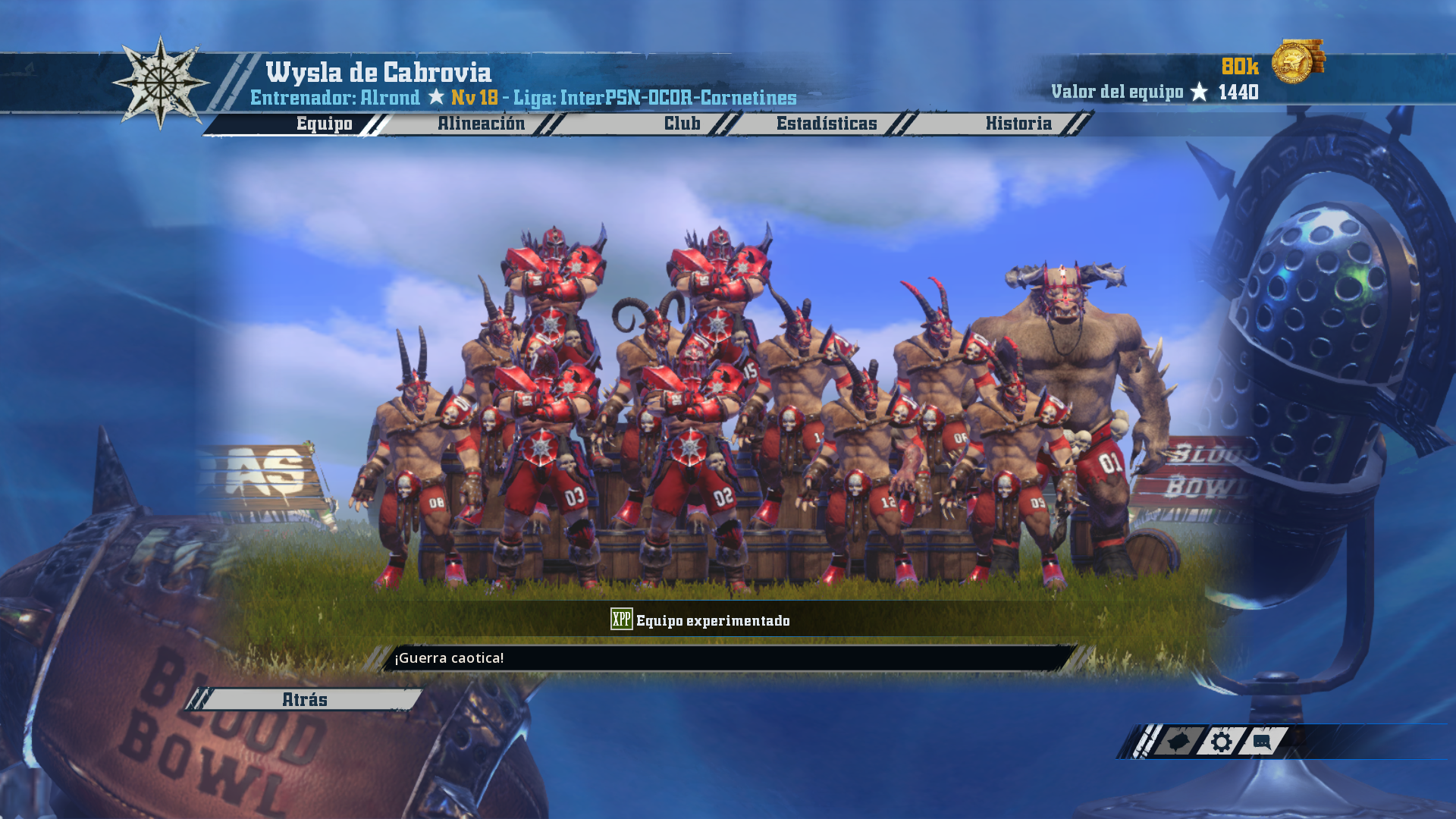Screen dimensions: 1456x819
Task: Show the Estadísticas tab
Action: coord(826,124)
